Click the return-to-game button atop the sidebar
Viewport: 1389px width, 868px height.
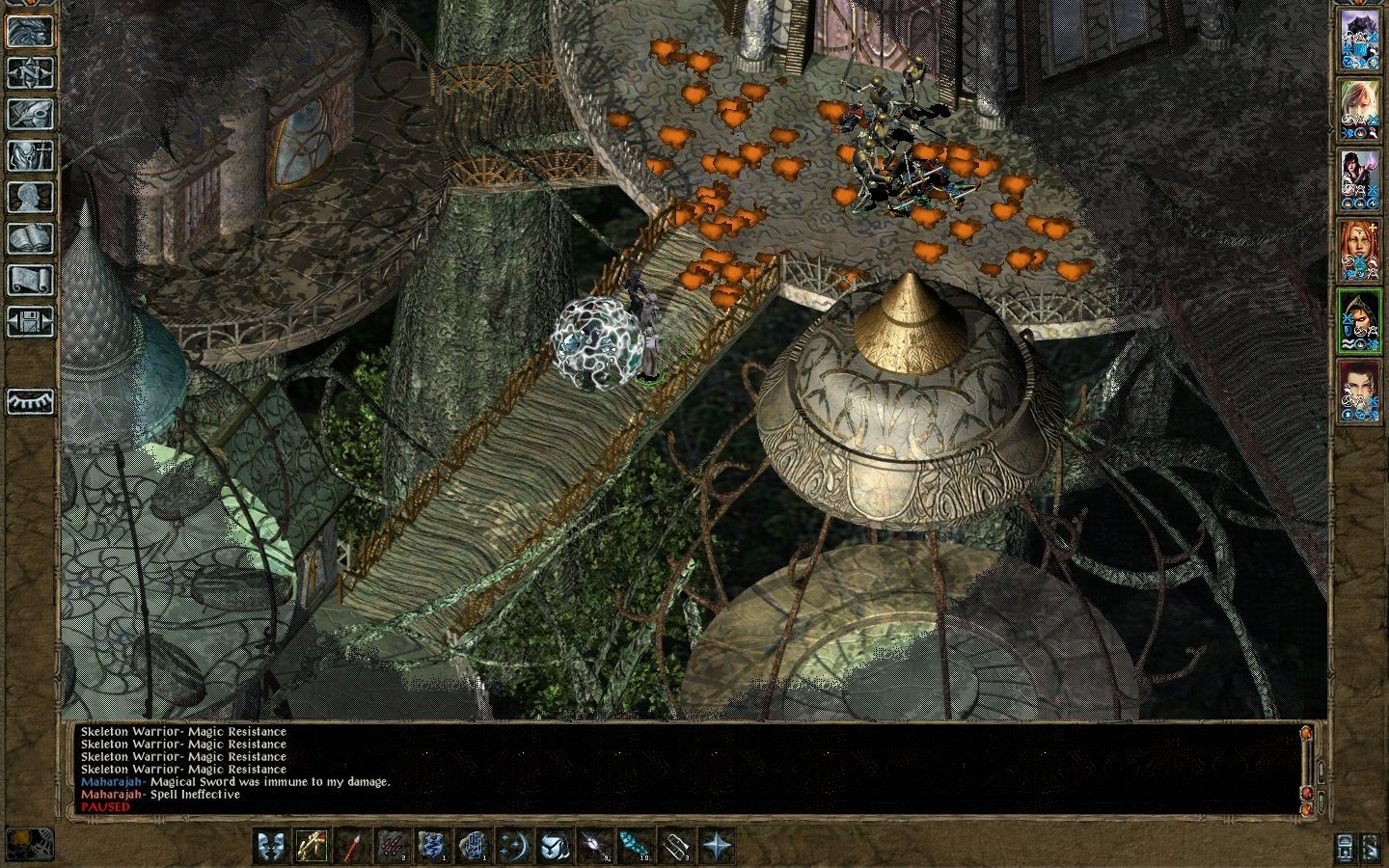[30, 31]
